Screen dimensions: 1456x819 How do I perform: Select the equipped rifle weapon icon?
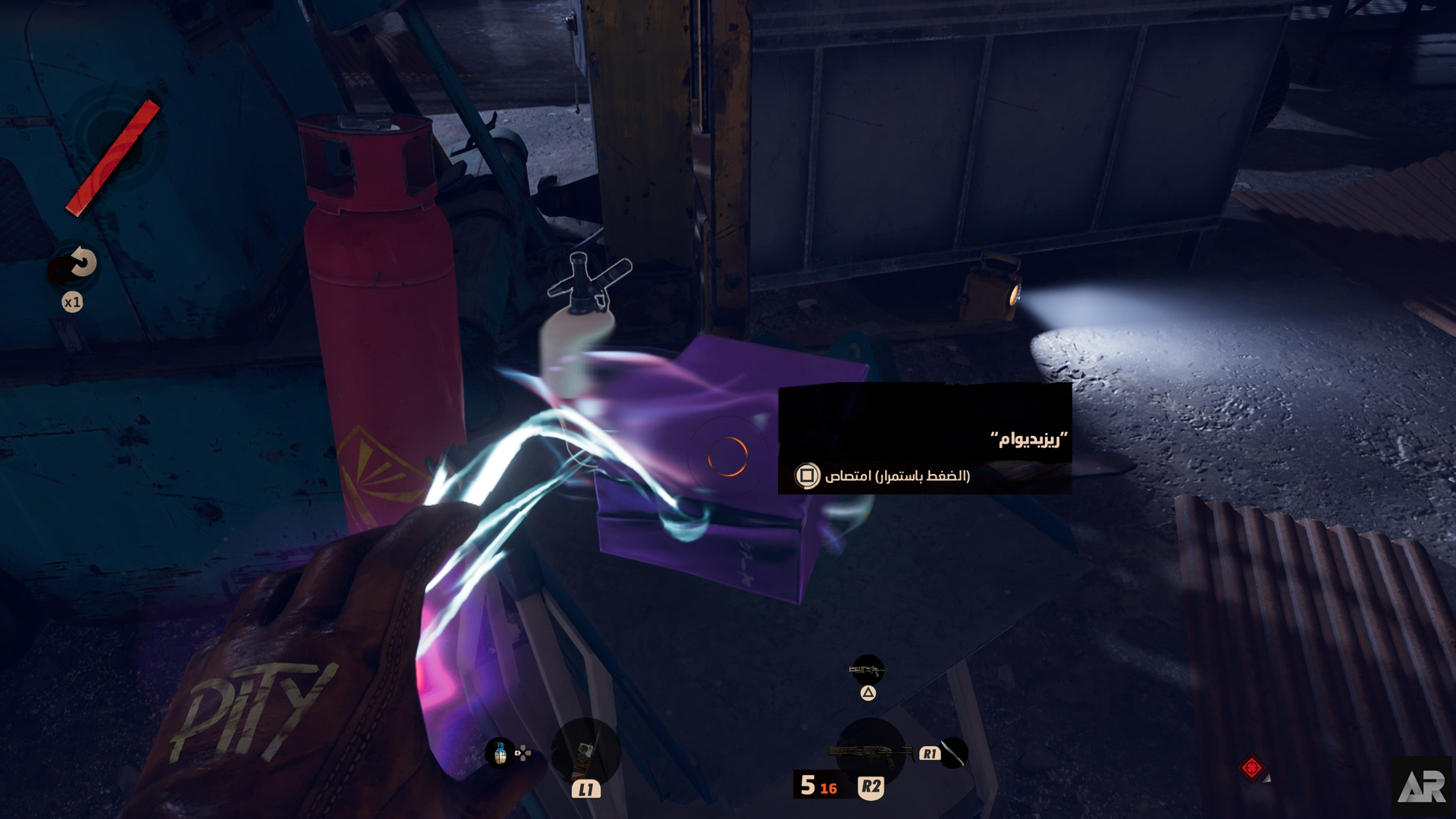(x=869, y=752)
